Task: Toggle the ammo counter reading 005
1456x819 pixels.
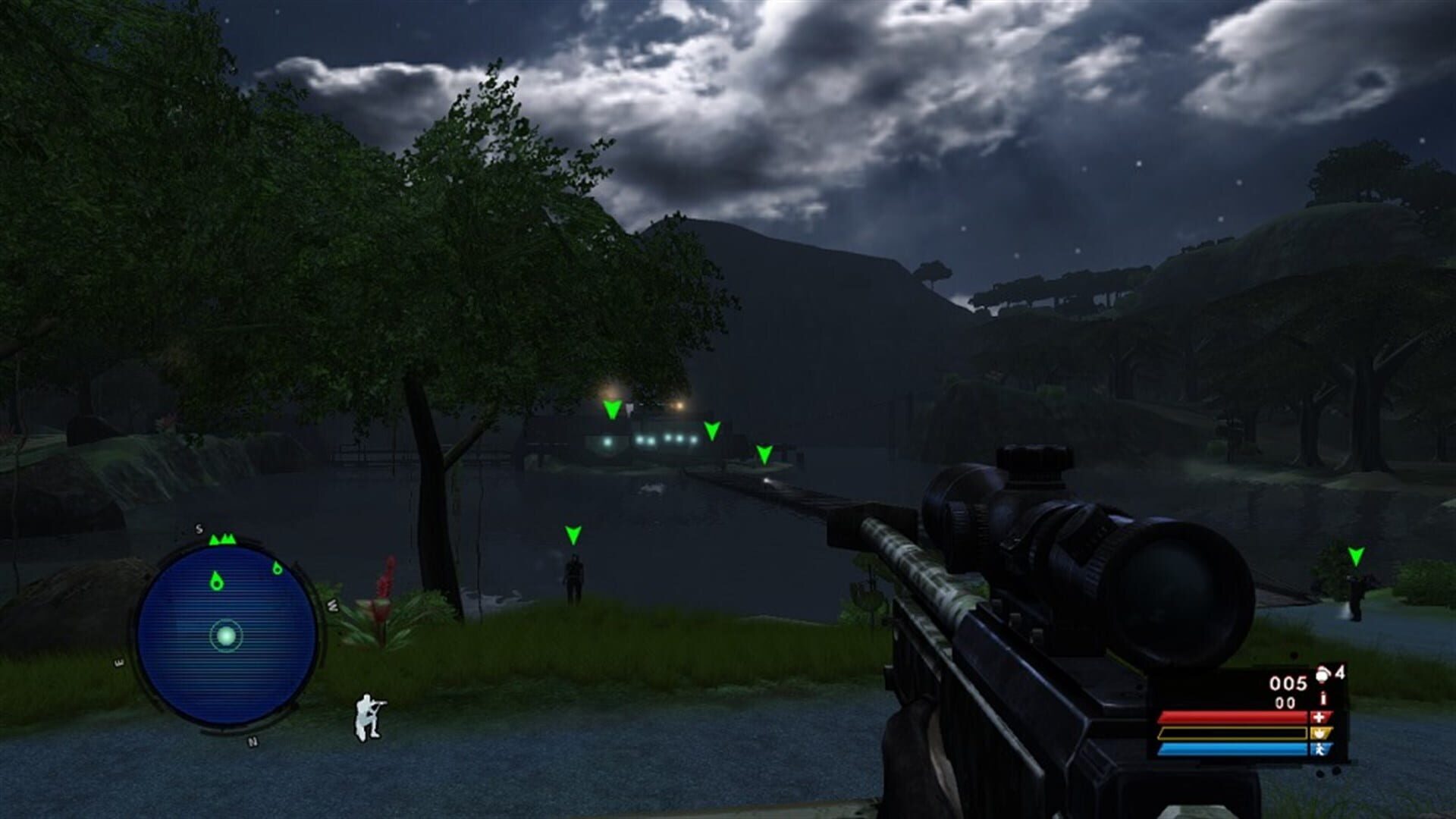Action: [1288, 682]
